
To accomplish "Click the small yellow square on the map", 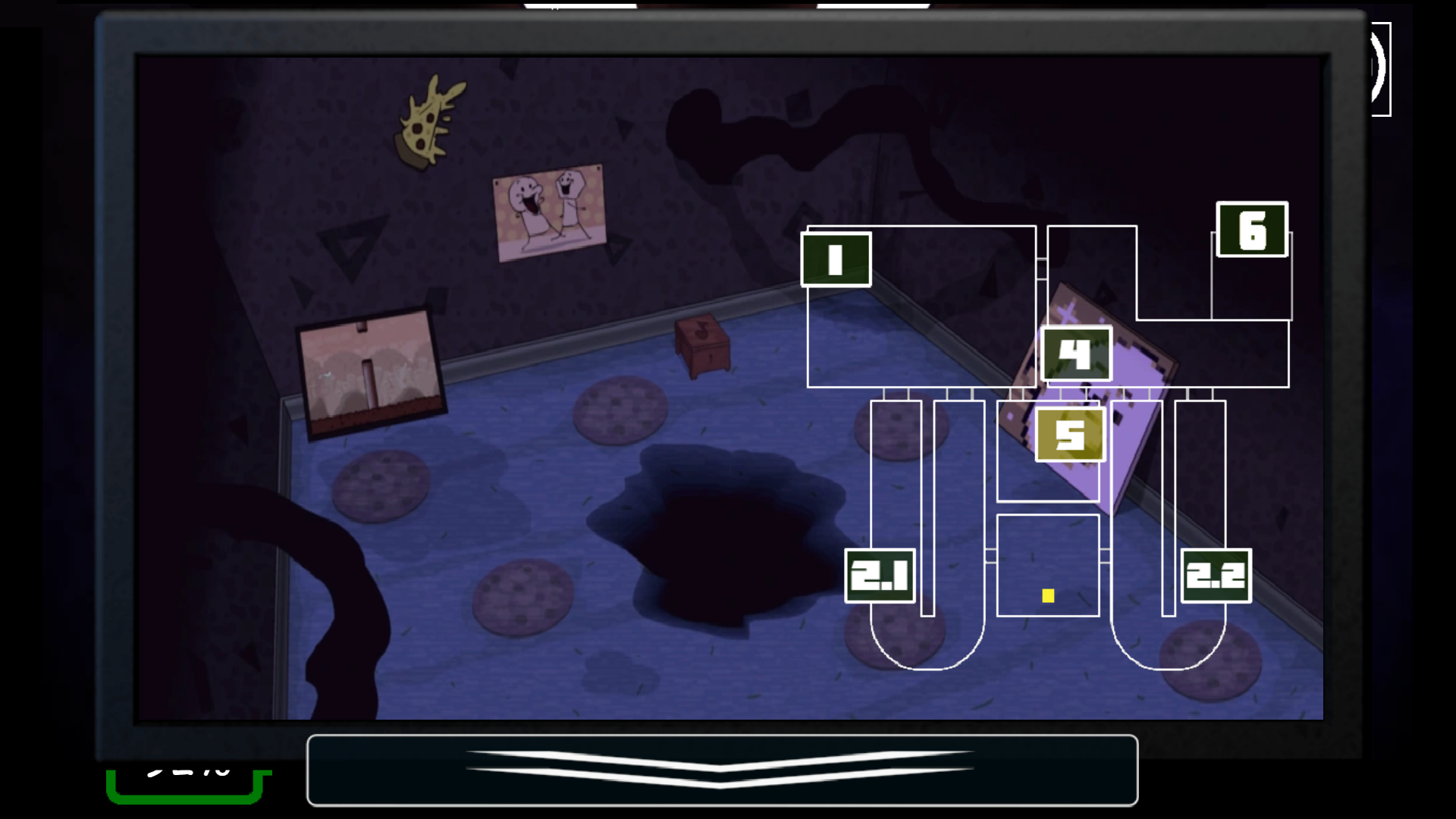I will tap(1049, 597).
